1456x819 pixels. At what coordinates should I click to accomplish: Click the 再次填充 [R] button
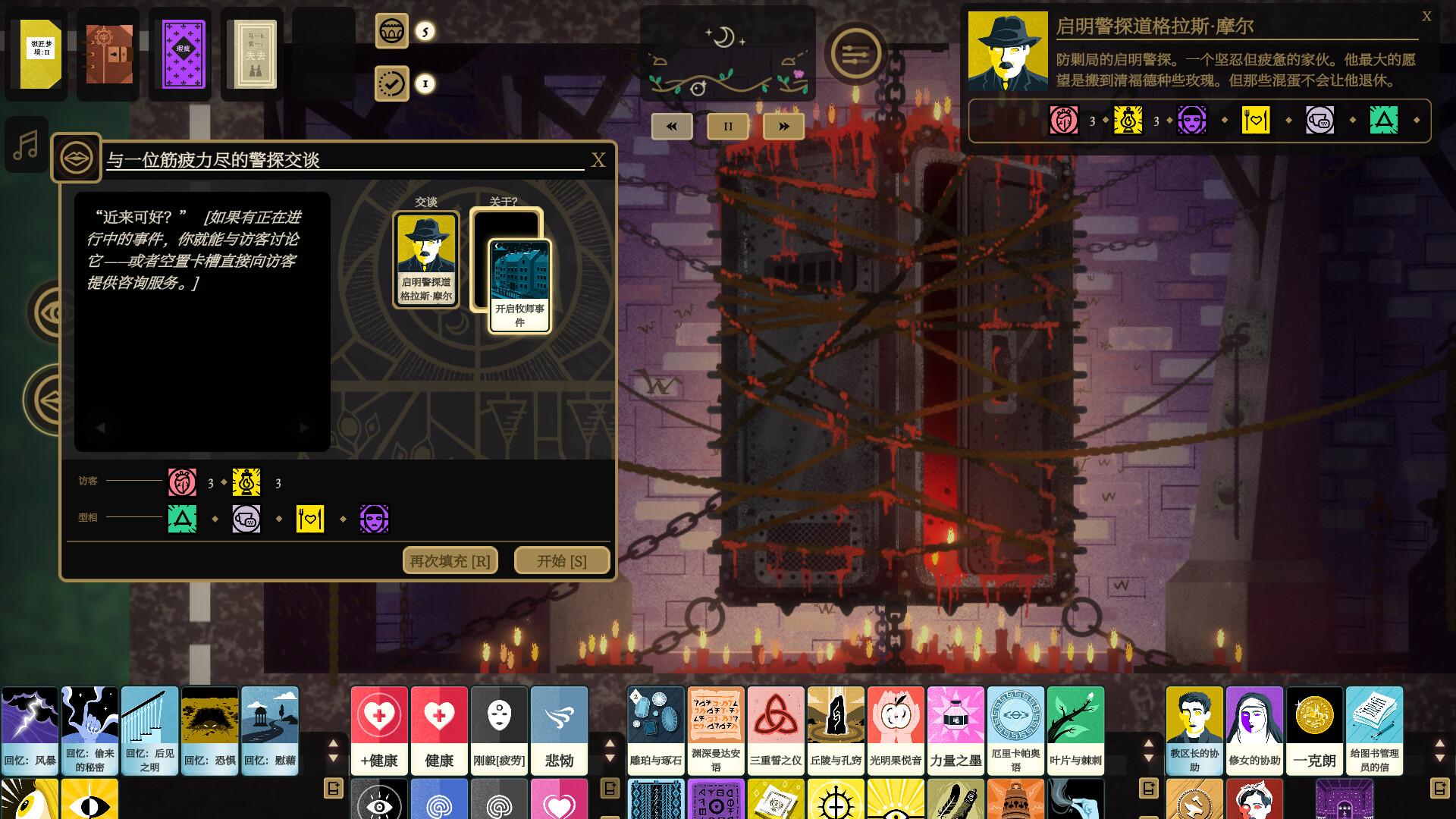pyautogui.click(x=450, y=560)
